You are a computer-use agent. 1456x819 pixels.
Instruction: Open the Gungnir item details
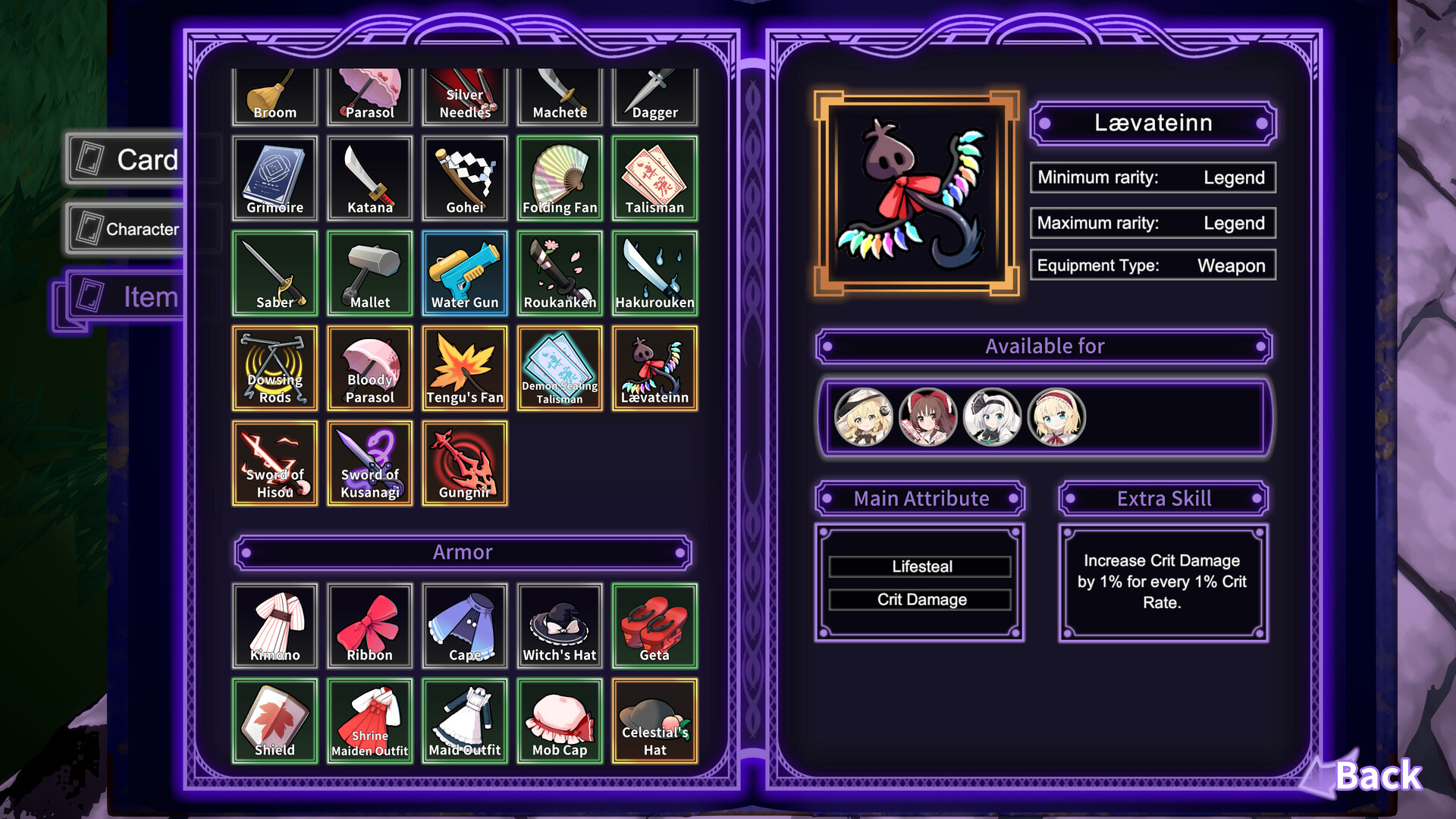tap(464, 463)
